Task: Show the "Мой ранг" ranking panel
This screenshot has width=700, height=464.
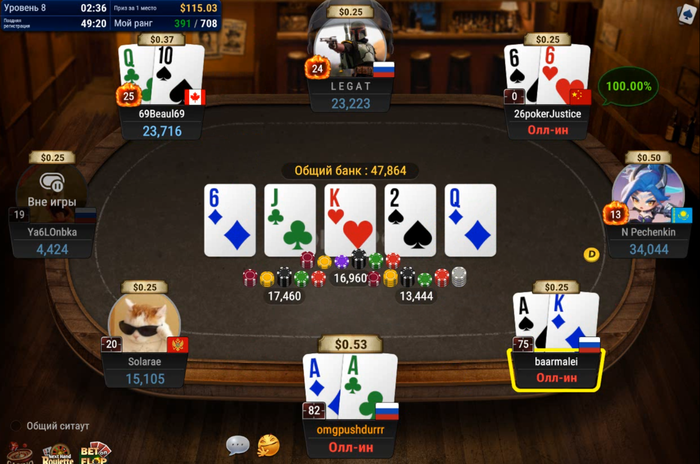Action: pyautogui.click(x=166, y=23)
